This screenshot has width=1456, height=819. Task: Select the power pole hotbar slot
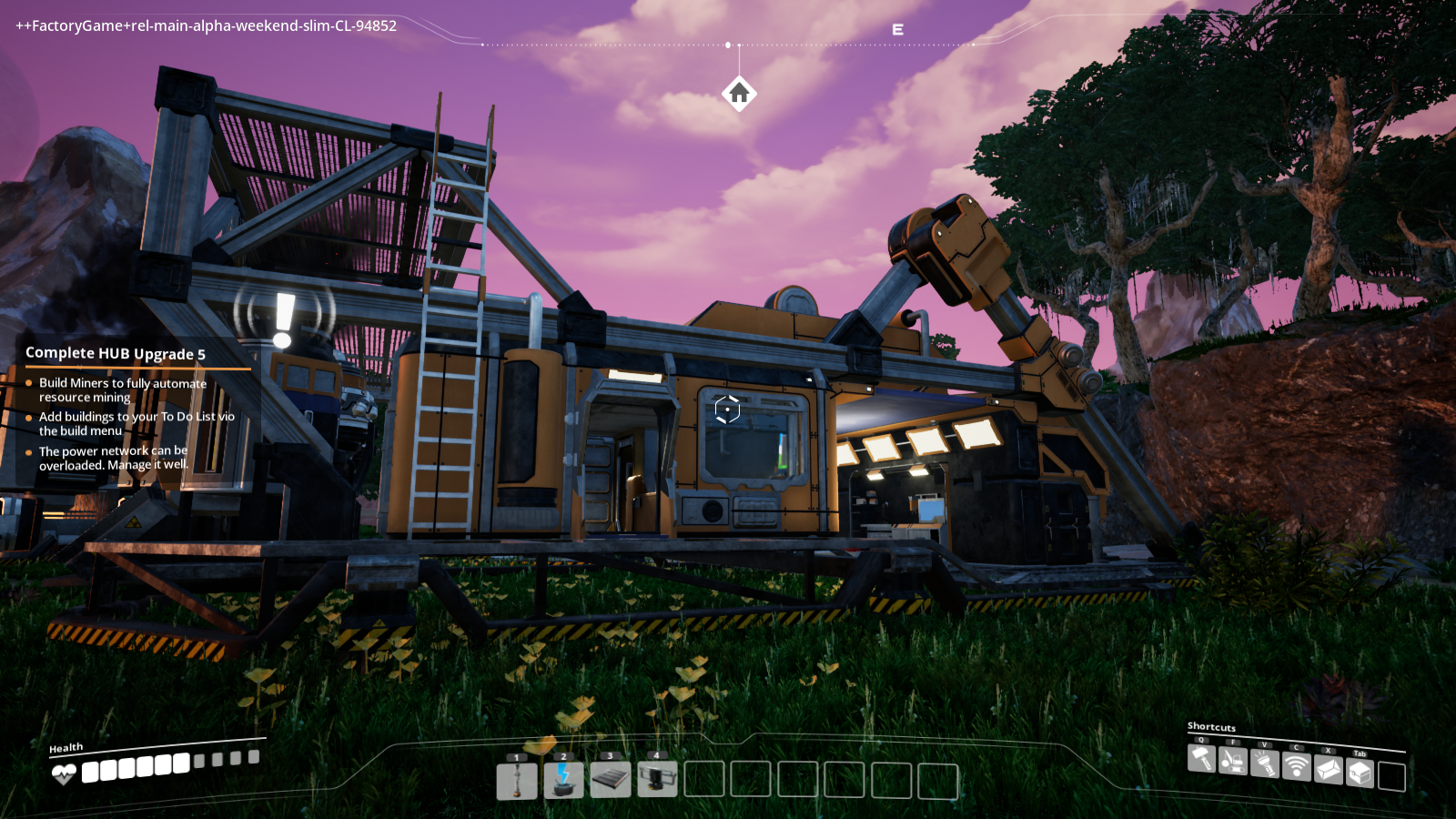[517, 780]
